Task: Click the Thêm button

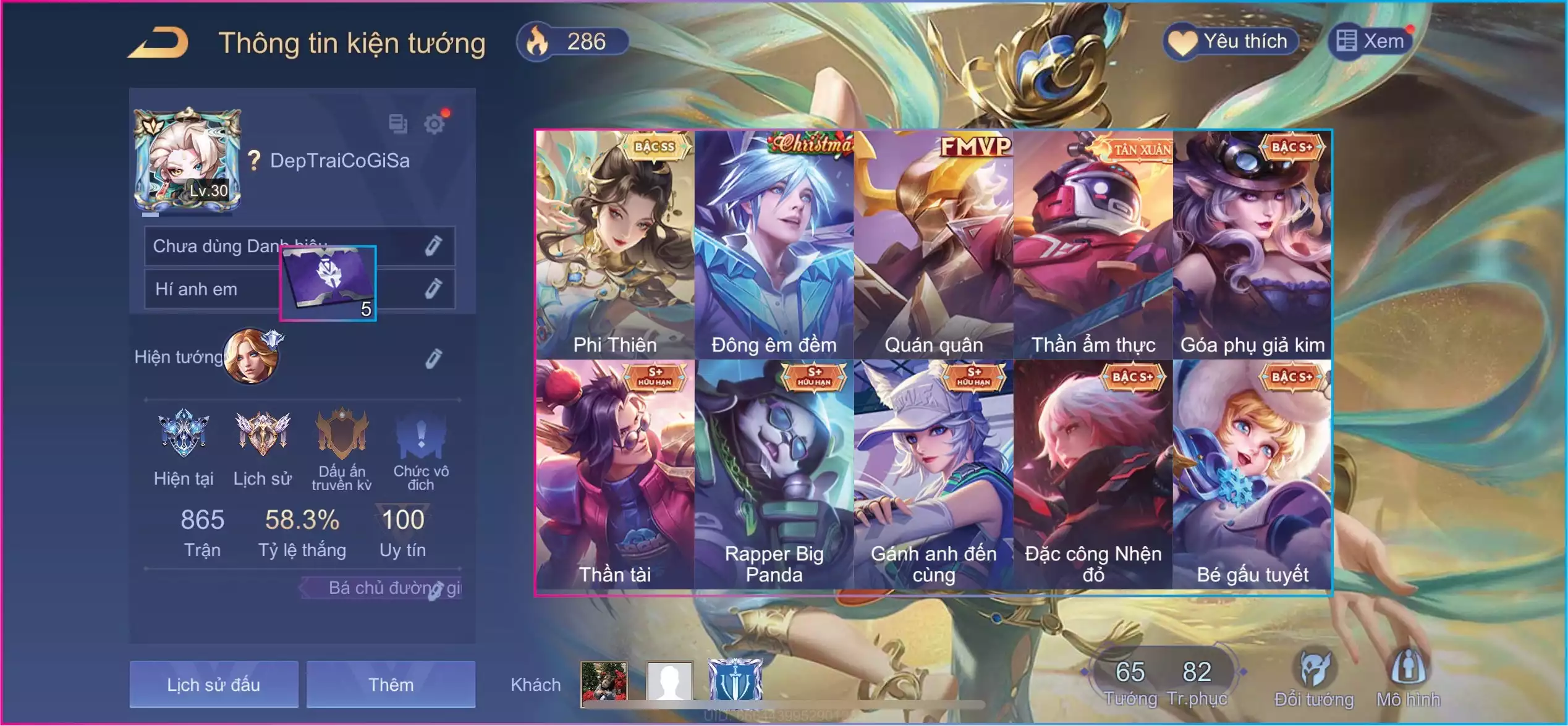Action: pos(391,685)
